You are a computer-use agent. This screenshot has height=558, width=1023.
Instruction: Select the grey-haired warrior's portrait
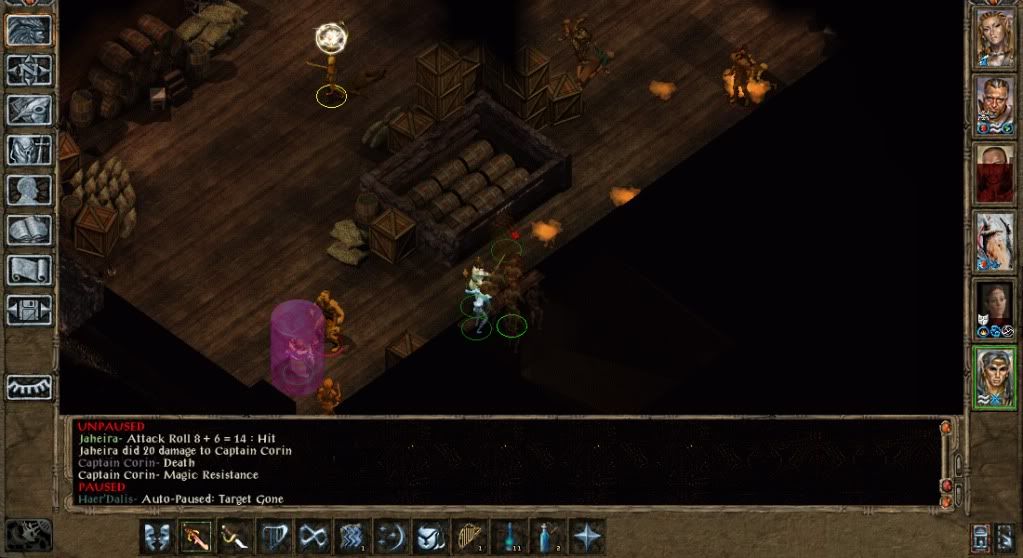coord(995,105)
